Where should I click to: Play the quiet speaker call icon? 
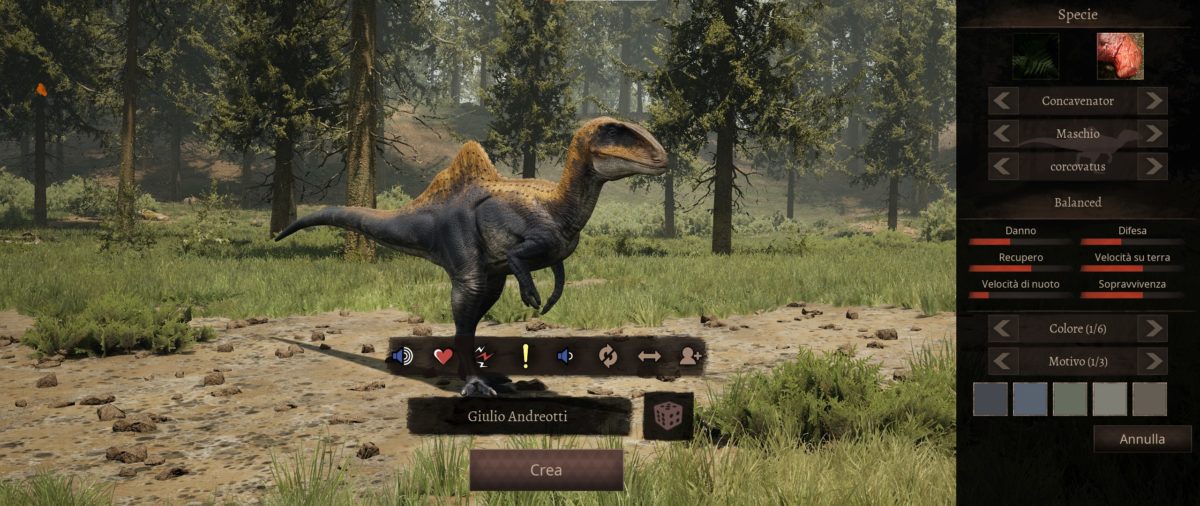coord(565,356)
